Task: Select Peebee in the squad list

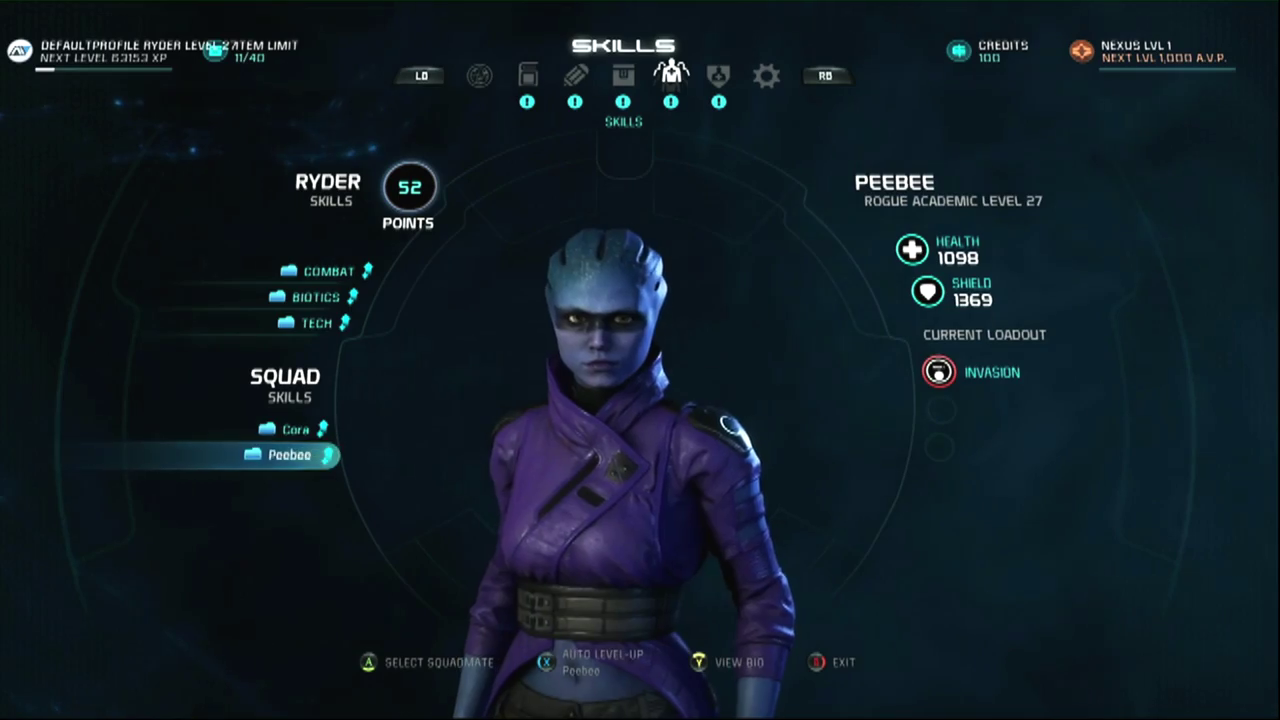Action: point(289,455)
